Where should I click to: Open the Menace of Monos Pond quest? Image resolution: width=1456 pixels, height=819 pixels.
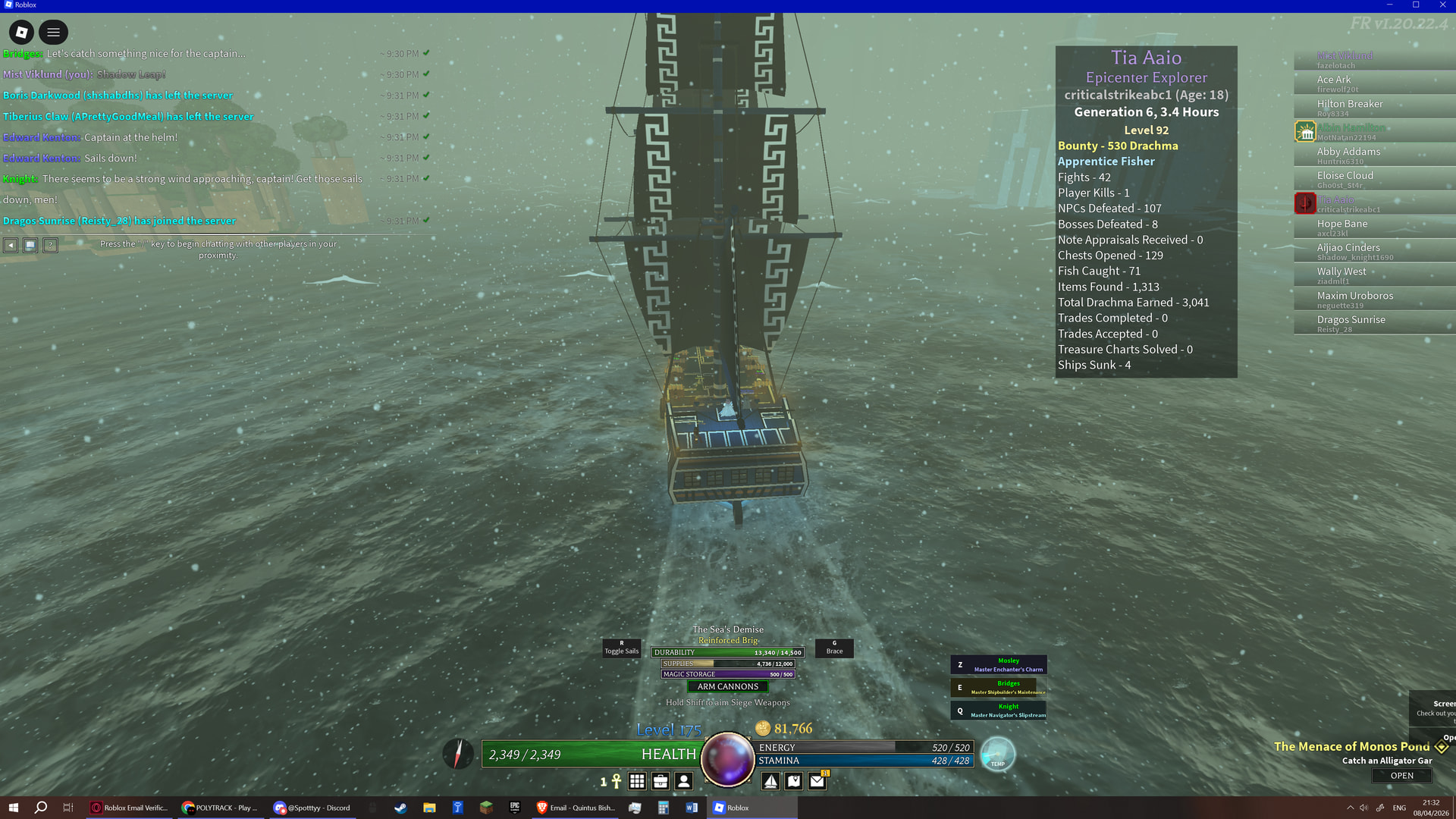tap(1401, 776)
